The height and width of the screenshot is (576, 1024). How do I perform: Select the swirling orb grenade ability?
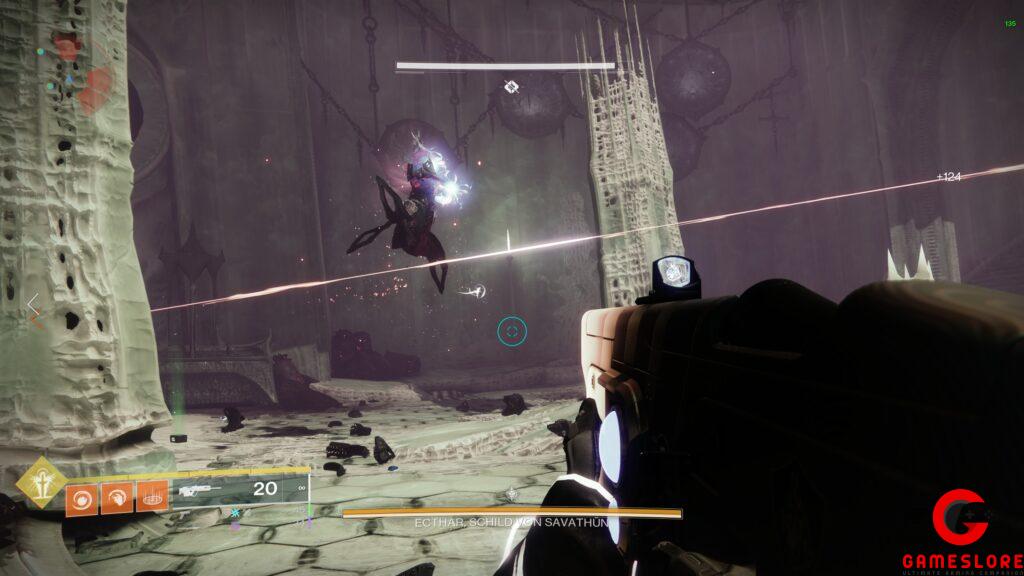click(x=81, y=495)
